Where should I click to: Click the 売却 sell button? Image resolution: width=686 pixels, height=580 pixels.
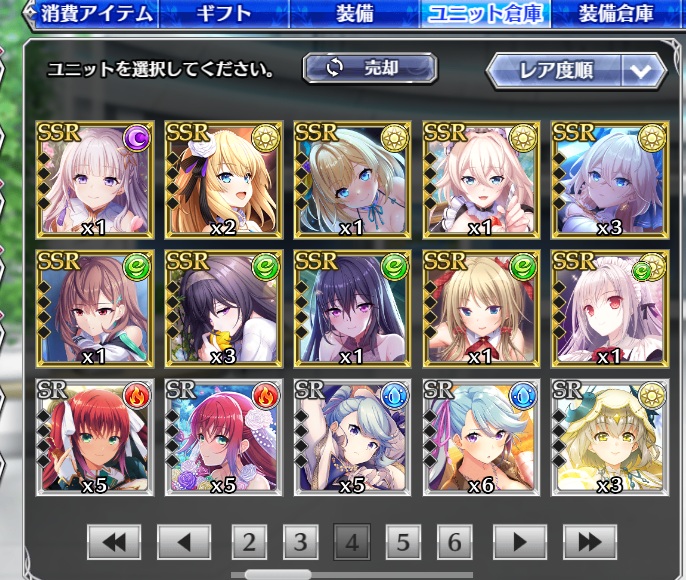coord(370,68)
